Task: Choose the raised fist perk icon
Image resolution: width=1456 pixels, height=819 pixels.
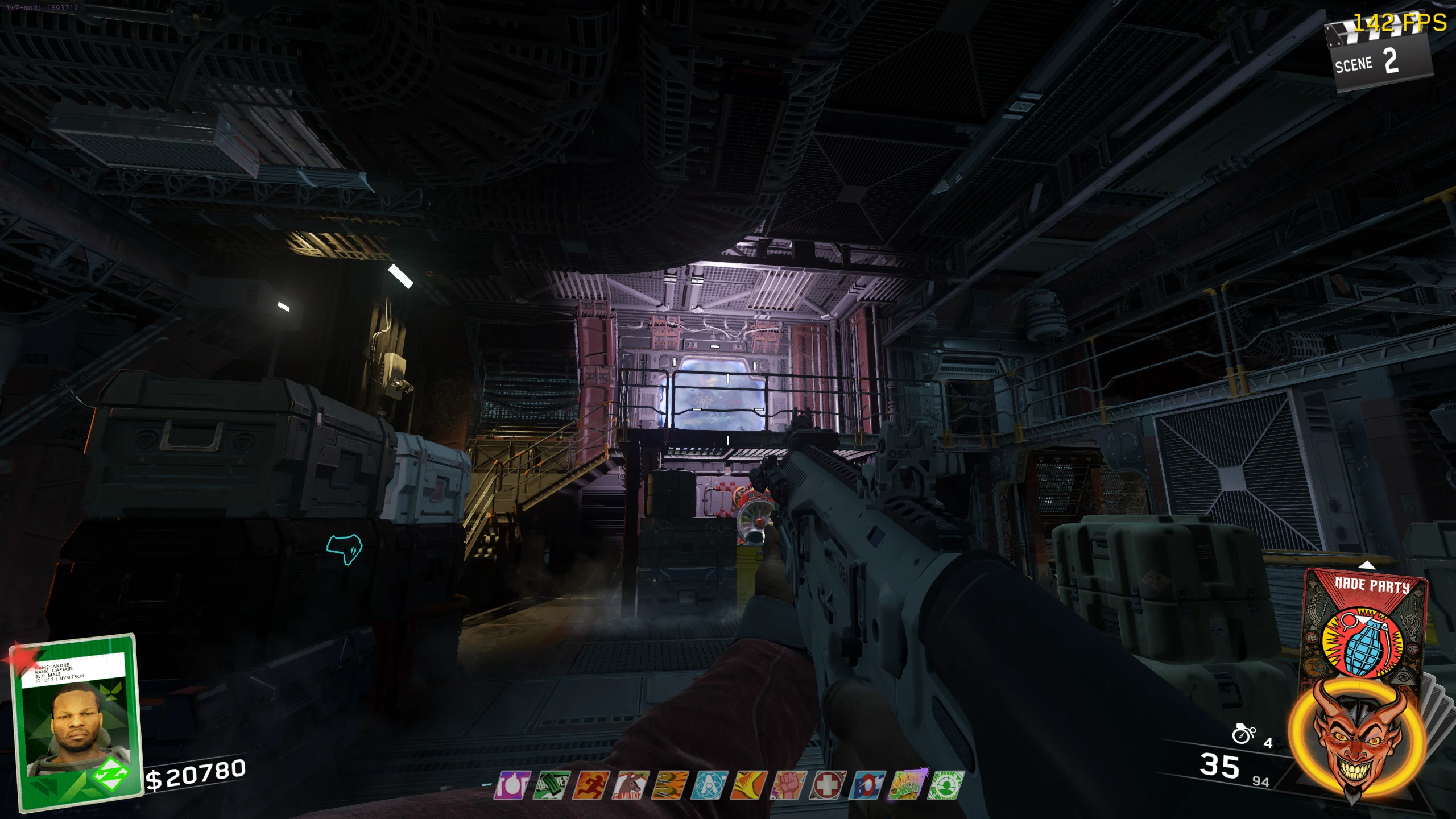Action: click(788, 785)
